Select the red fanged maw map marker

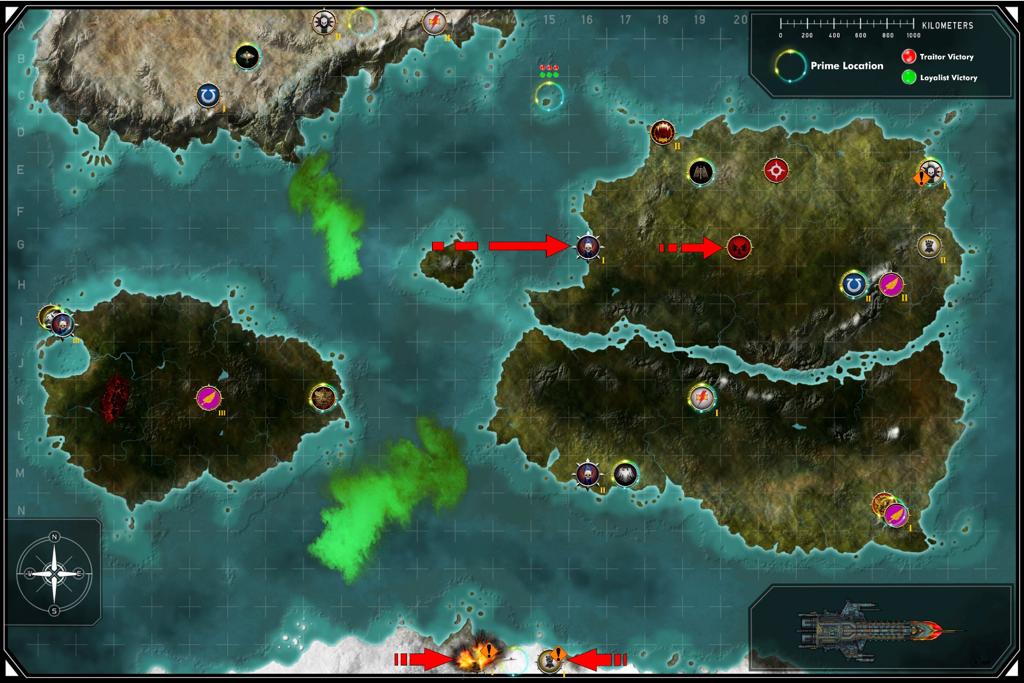click(x=663, y=131)
